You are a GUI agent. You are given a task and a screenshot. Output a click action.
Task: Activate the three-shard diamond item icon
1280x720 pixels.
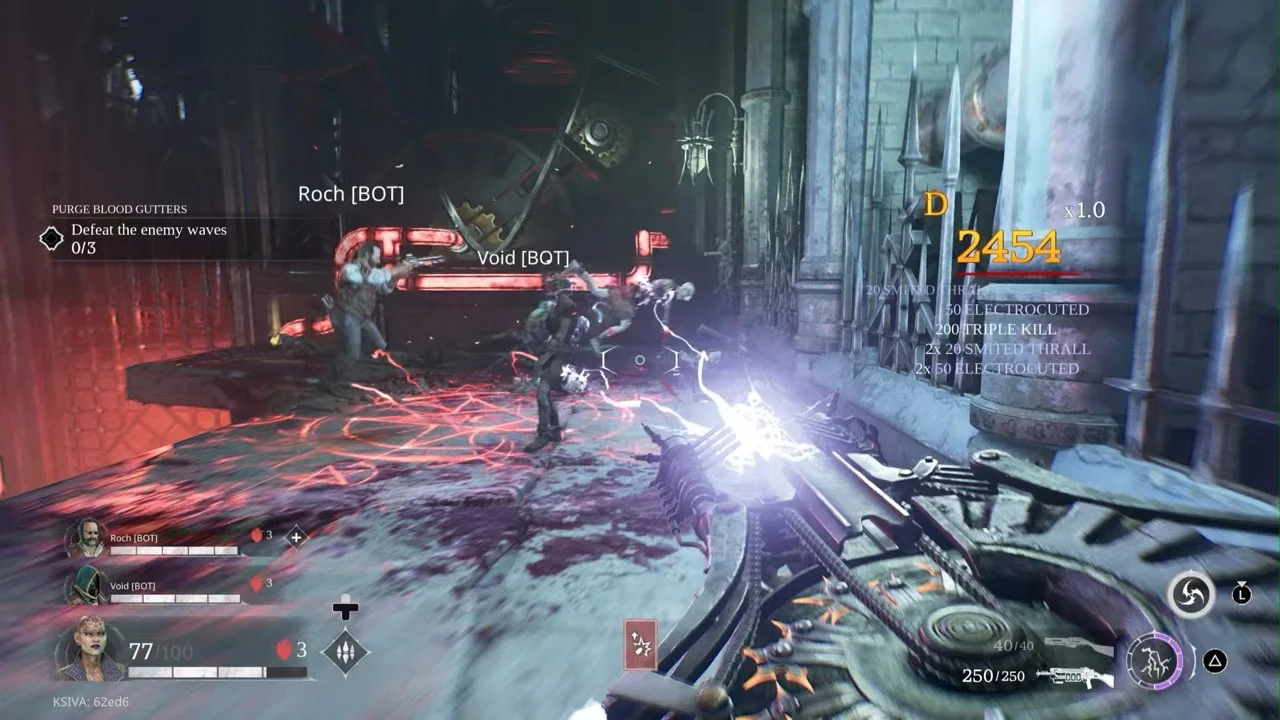[x=345, y=652]
